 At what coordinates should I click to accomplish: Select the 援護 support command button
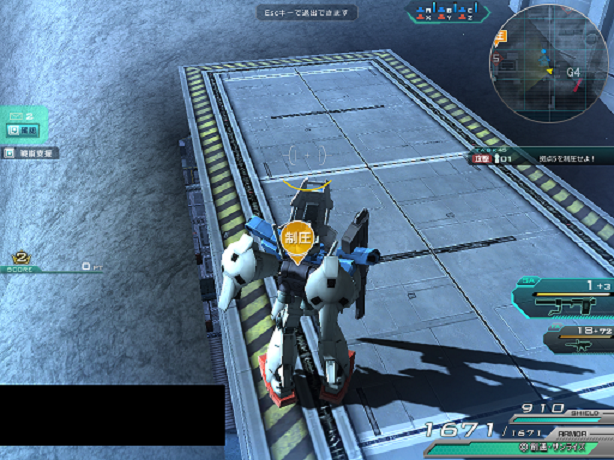[x=23, y=131]
